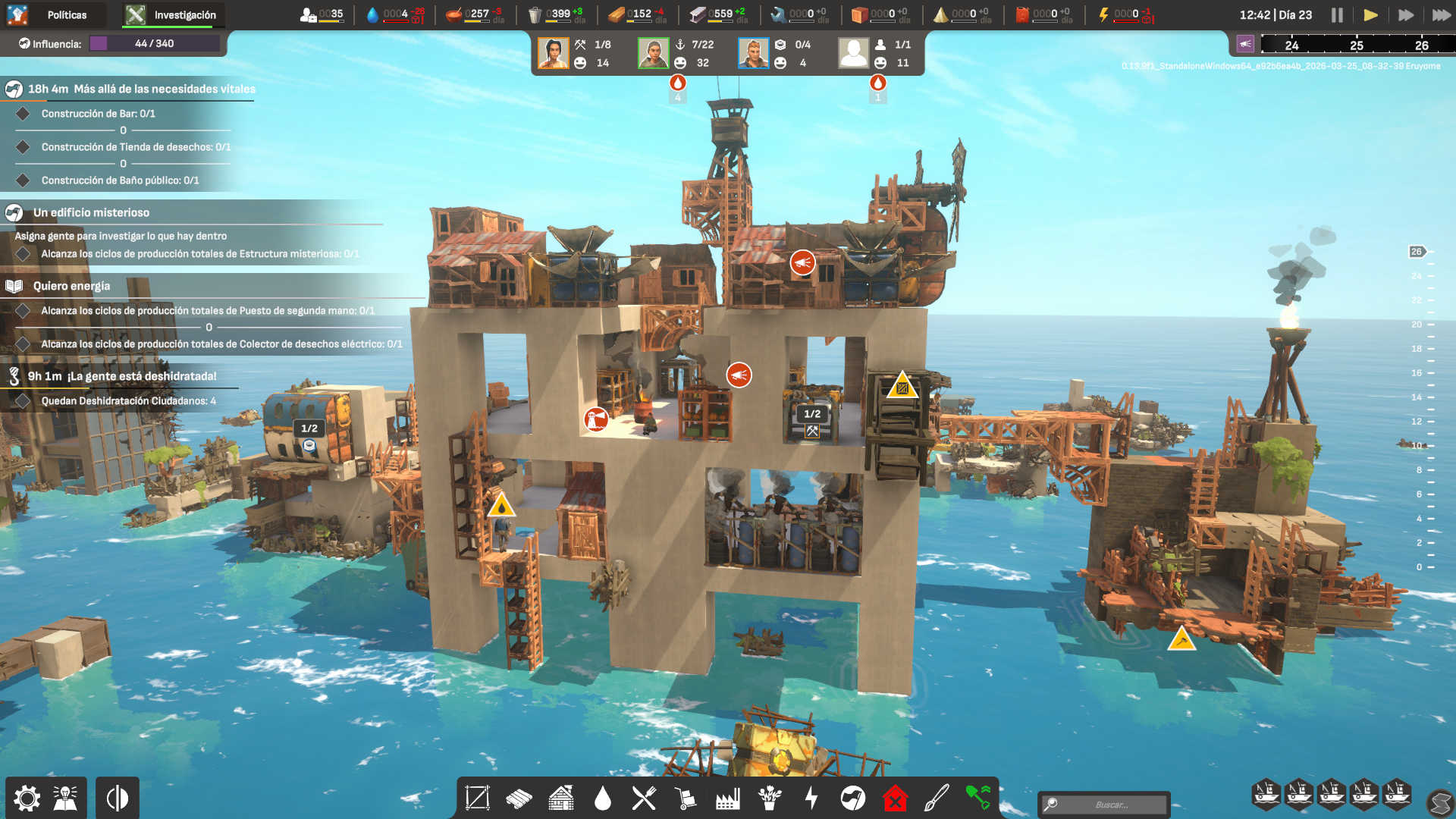Viewport: 1456px width, 819px height.
Task: Open the Investigación research screen
Action: click(x=172, y=14)
